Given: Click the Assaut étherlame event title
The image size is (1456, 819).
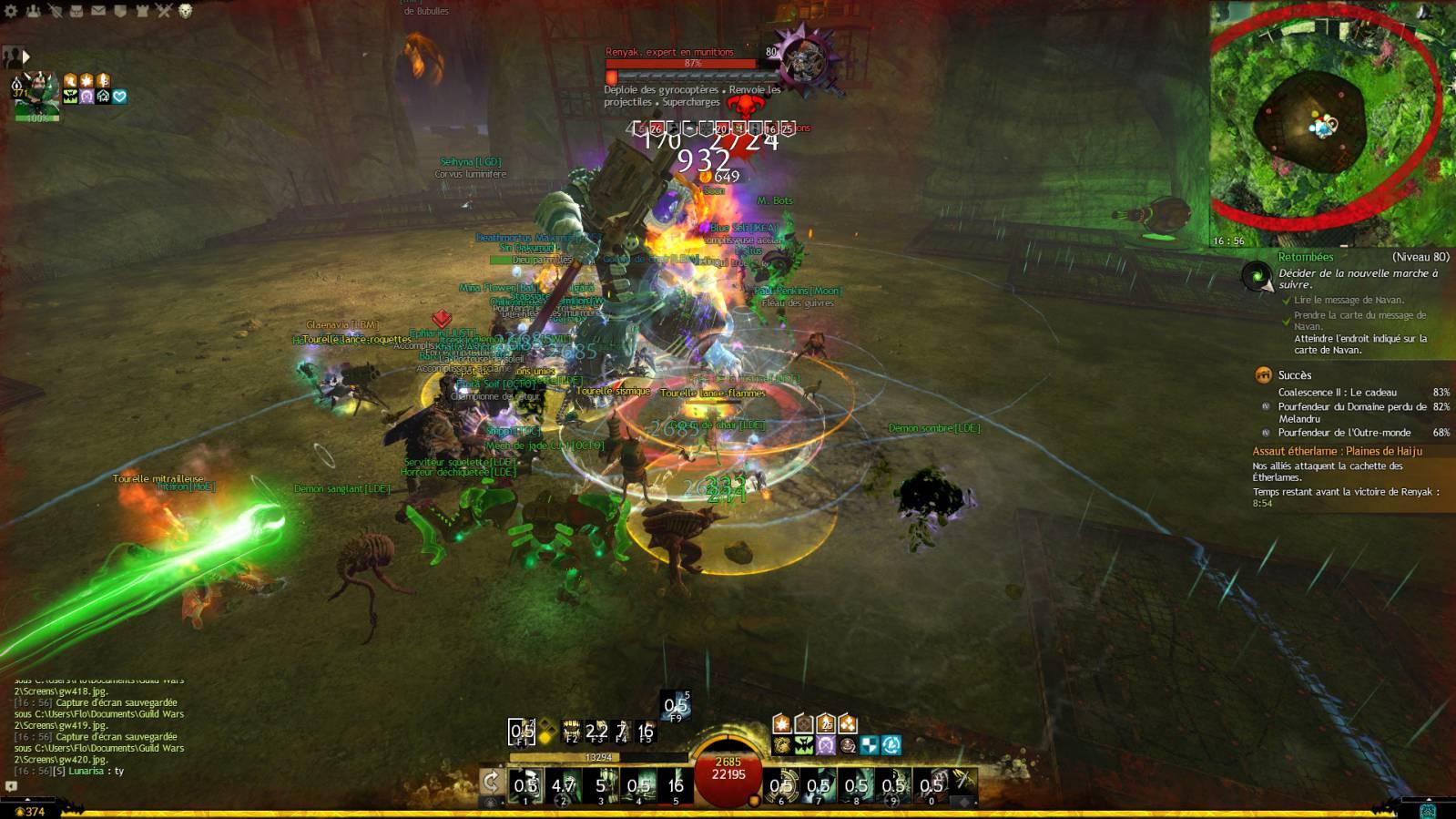Looking at the screenshot, I should [x=1337, y=451].
